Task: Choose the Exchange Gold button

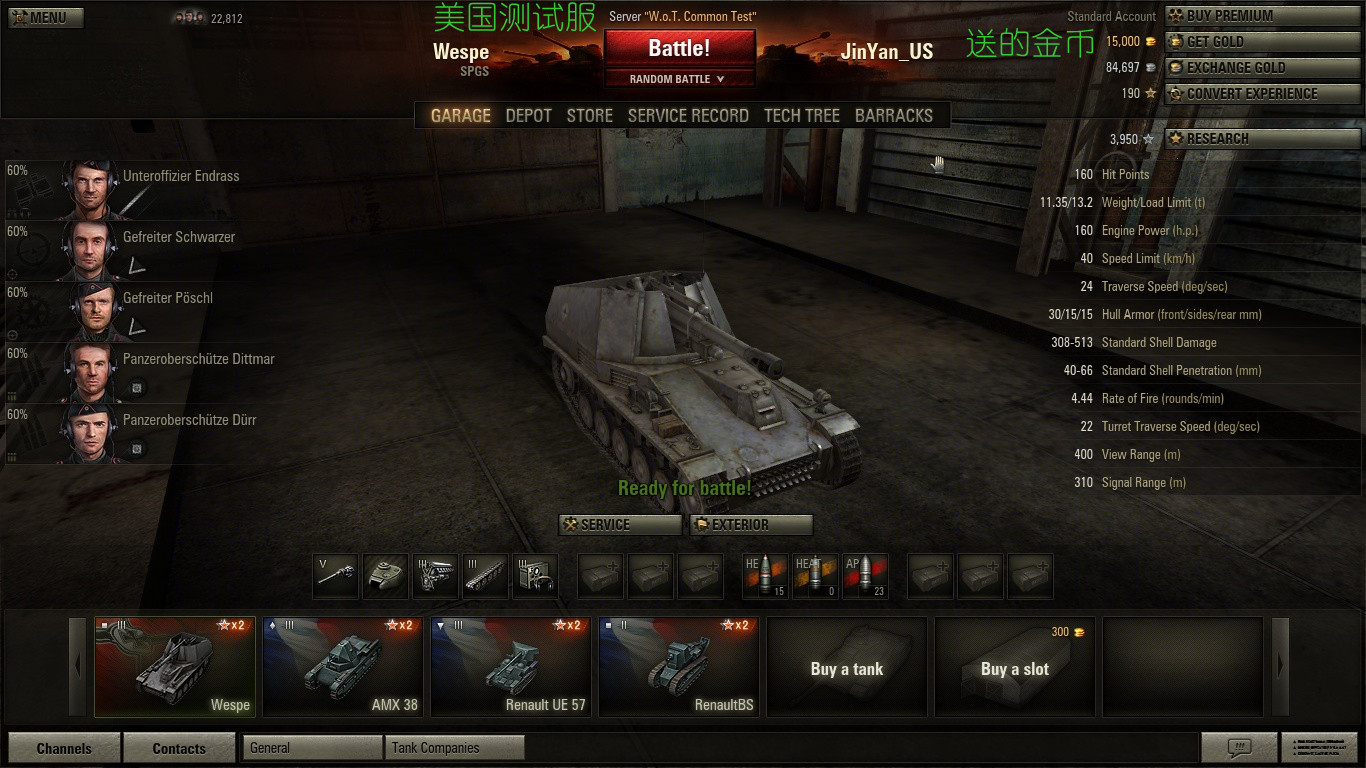Action: (x=1262, y=68)
